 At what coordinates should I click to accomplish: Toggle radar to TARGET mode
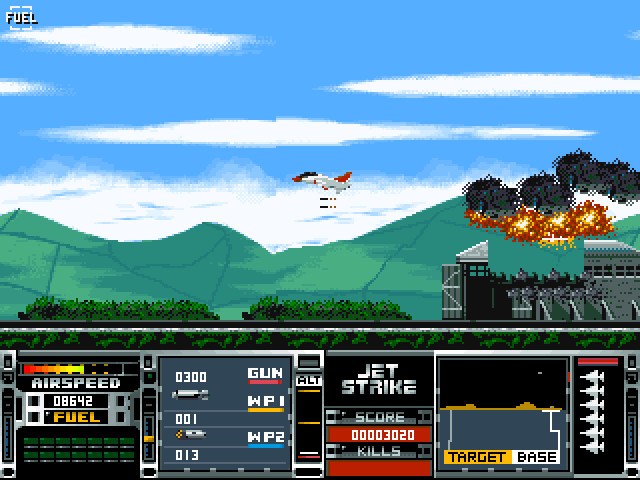pyautogui.click(x=477, y=457)
